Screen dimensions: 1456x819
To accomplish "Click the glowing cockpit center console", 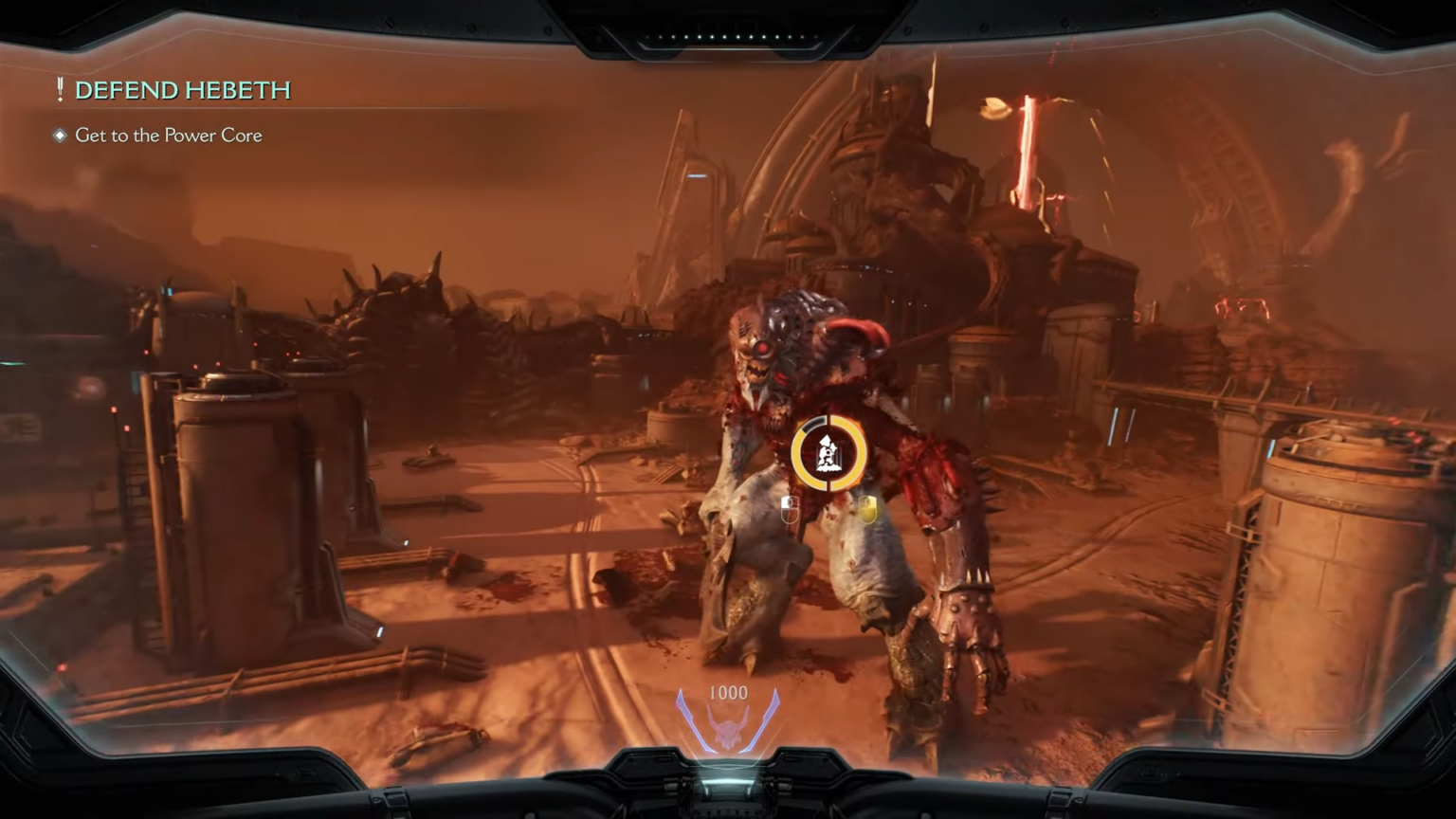I will click(727, 781).
